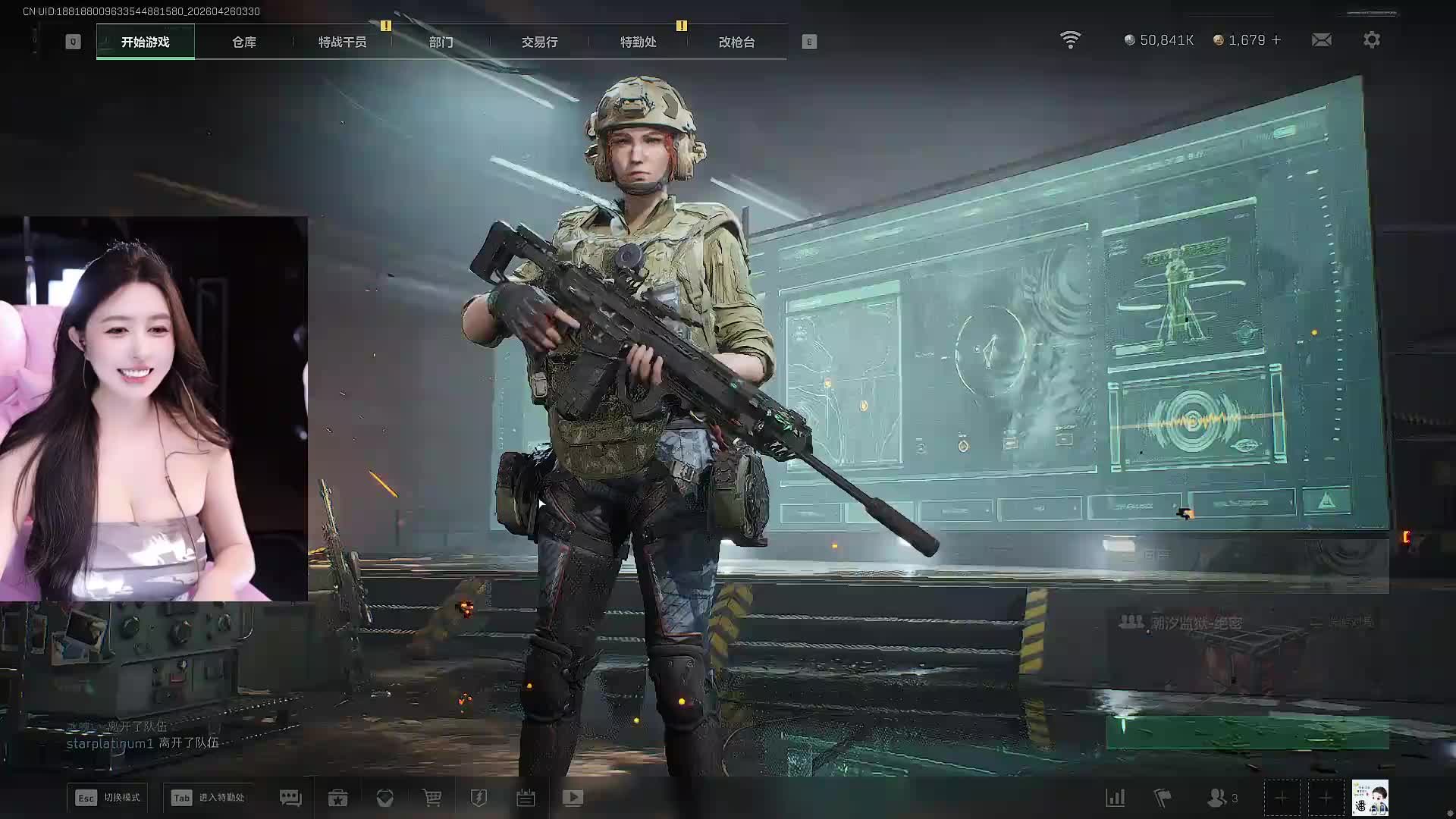Open the 部门 department tab
The height and width of the screenshot is (819, 1456).
441,42
